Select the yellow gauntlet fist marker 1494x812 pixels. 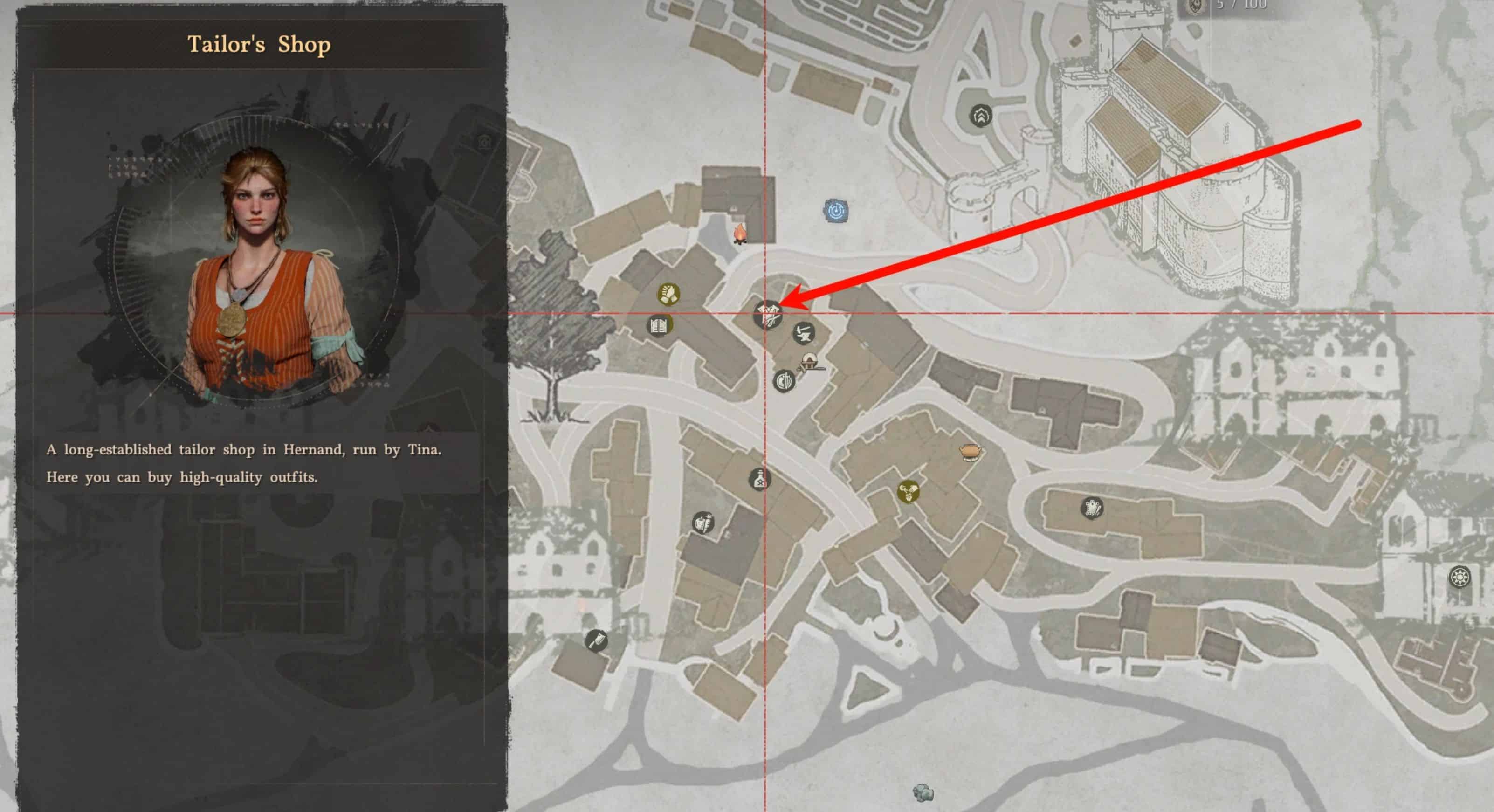[x=668, y=294]
